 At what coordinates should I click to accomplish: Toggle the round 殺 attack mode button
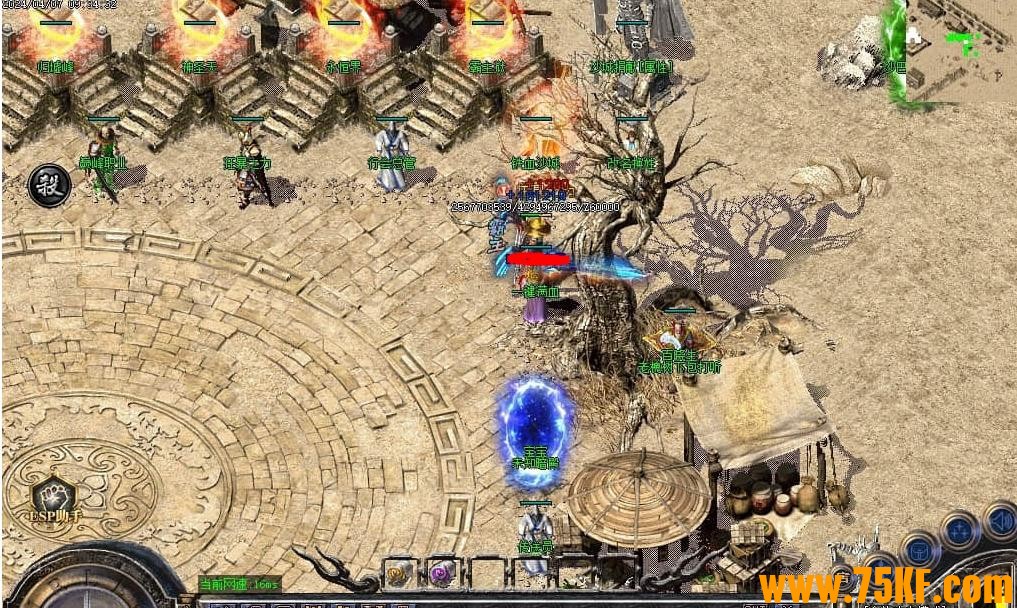pos(48,185)
